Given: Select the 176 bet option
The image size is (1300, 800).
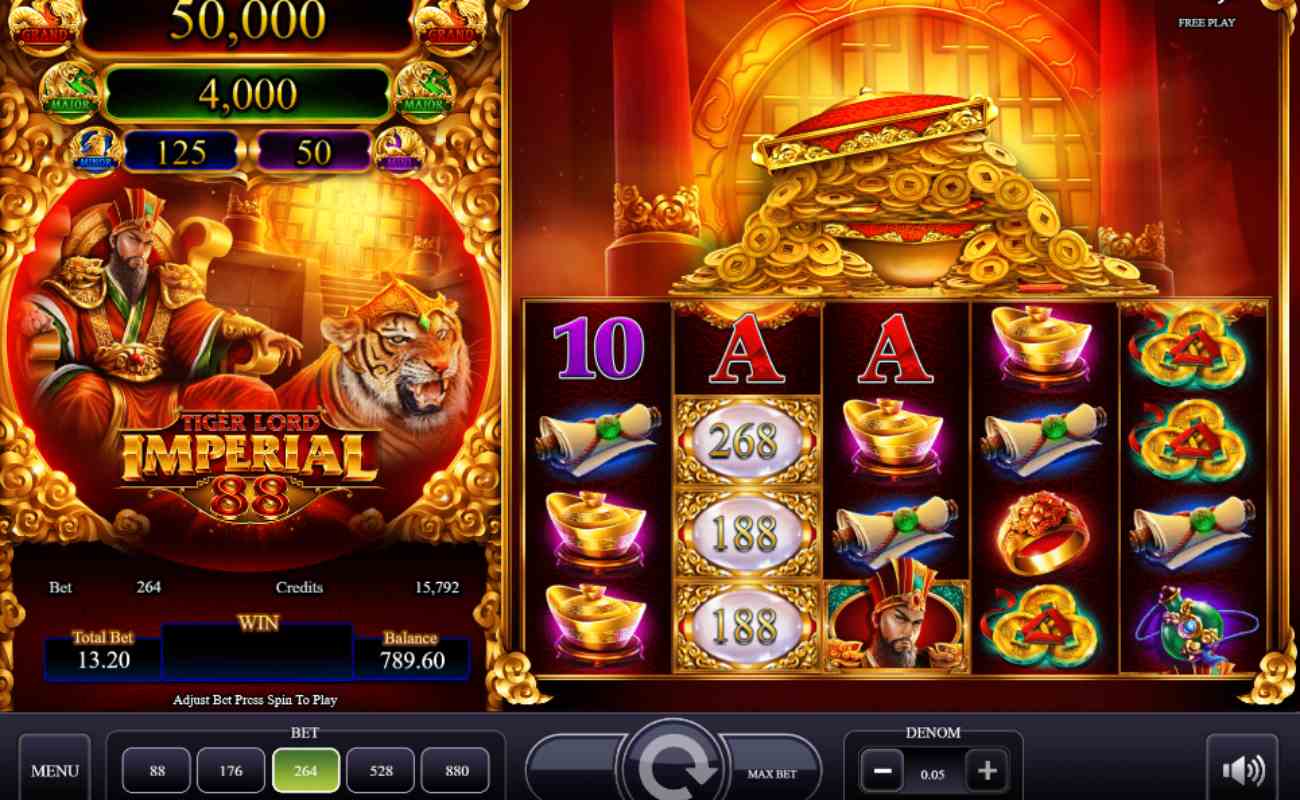Looking at the screenshot, I should coord(230,770).
